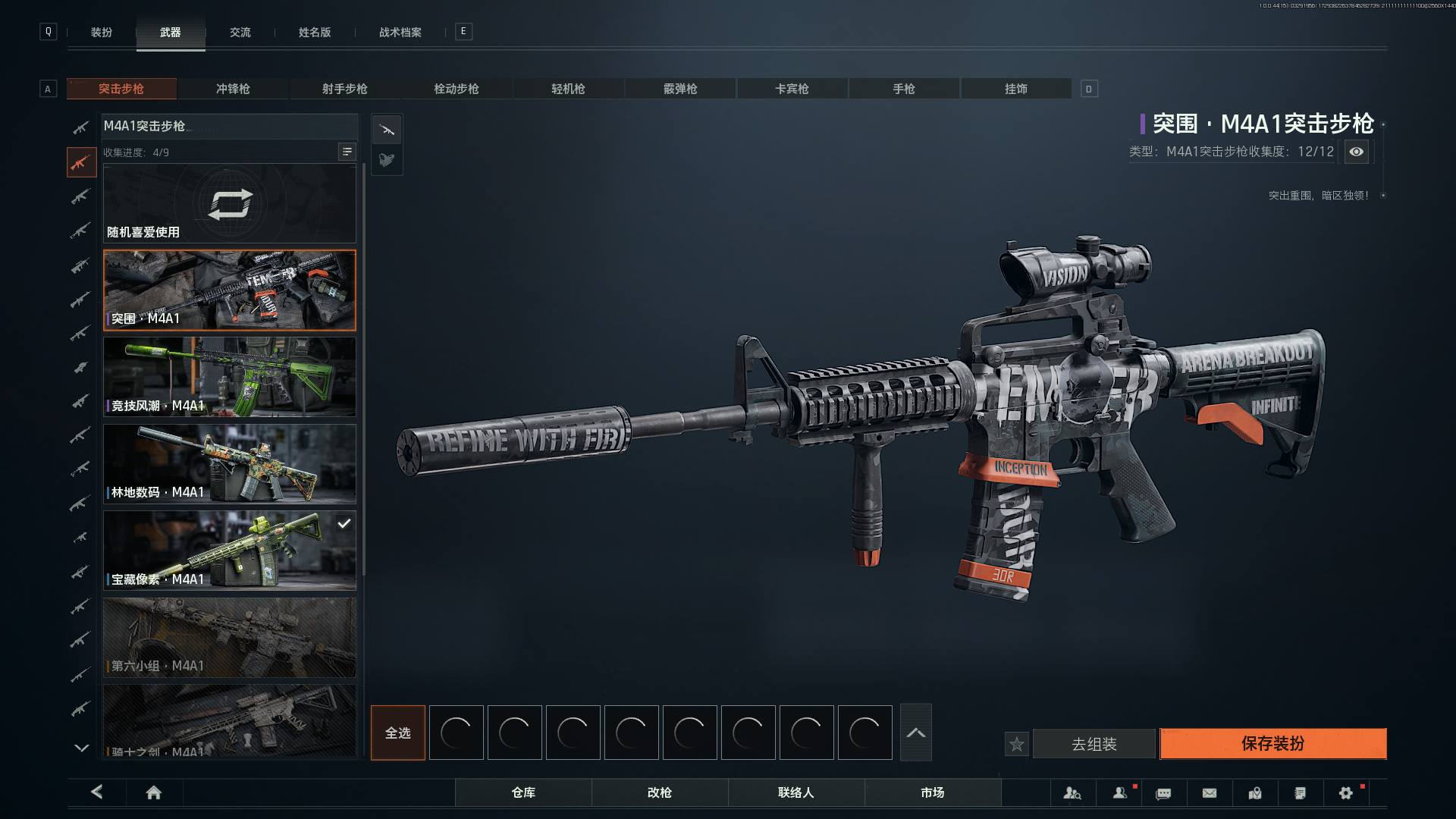This screenshot has width=1456, height=819.
Task: Open the 仓库 warehouse menu
Action: [x=523, y=792]
